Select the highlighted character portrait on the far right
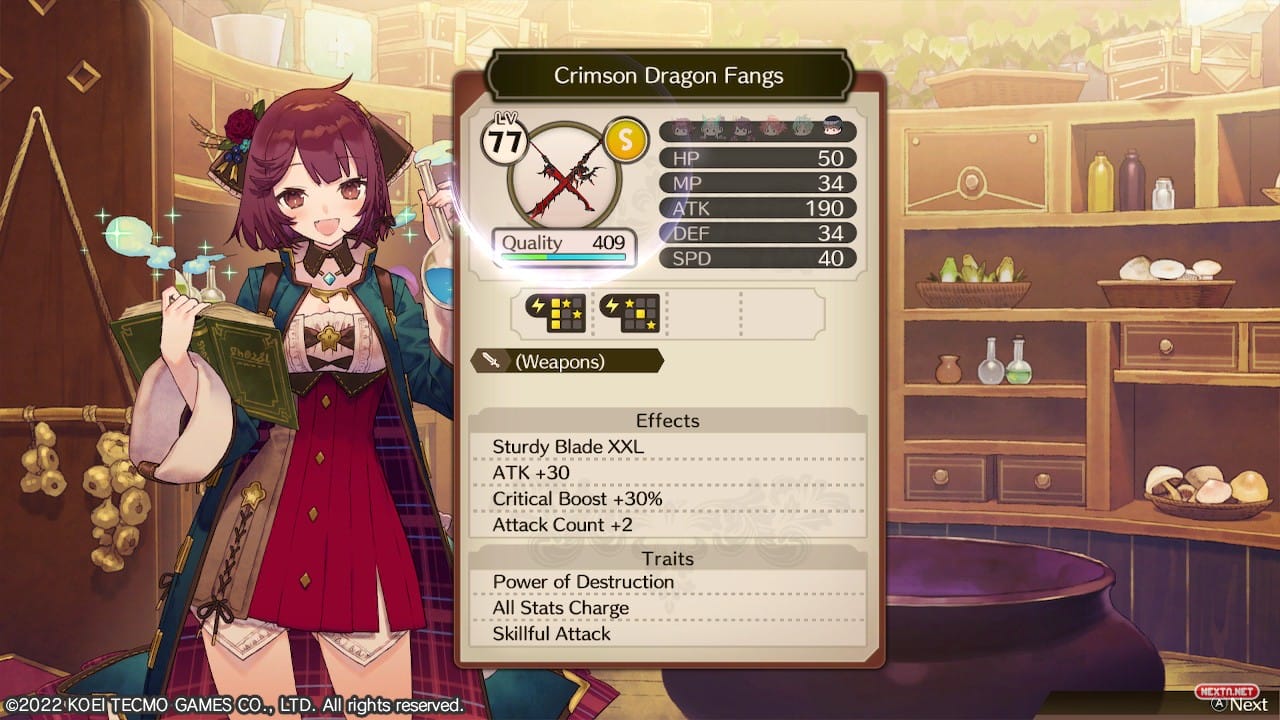Image resolution: width=1280 pixels, height=720 pixels. click(833, 129)
